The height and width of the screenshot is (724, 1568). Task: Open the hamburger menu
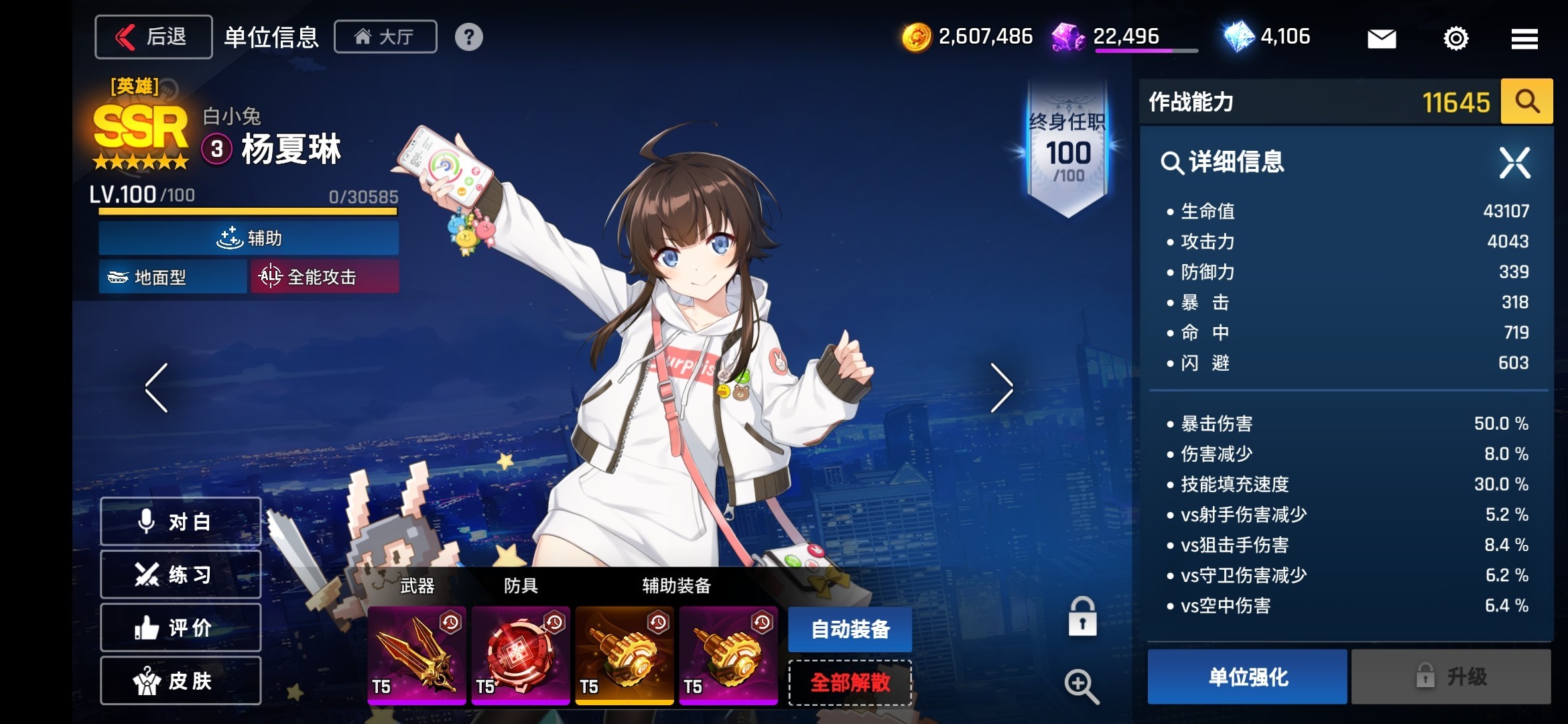click(1524, 38)
